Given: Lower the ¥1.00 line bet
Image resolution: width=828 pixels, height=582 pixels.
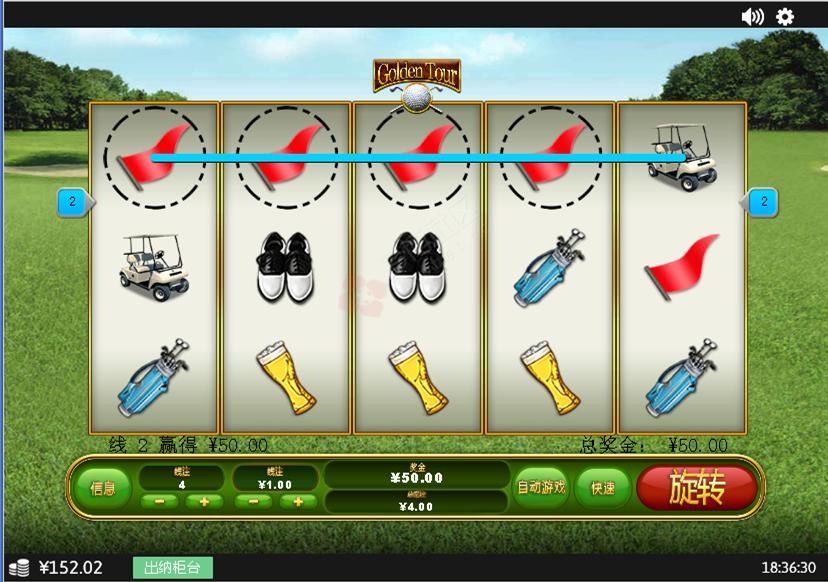Looking at the screenshot, I should click(252, 501).
